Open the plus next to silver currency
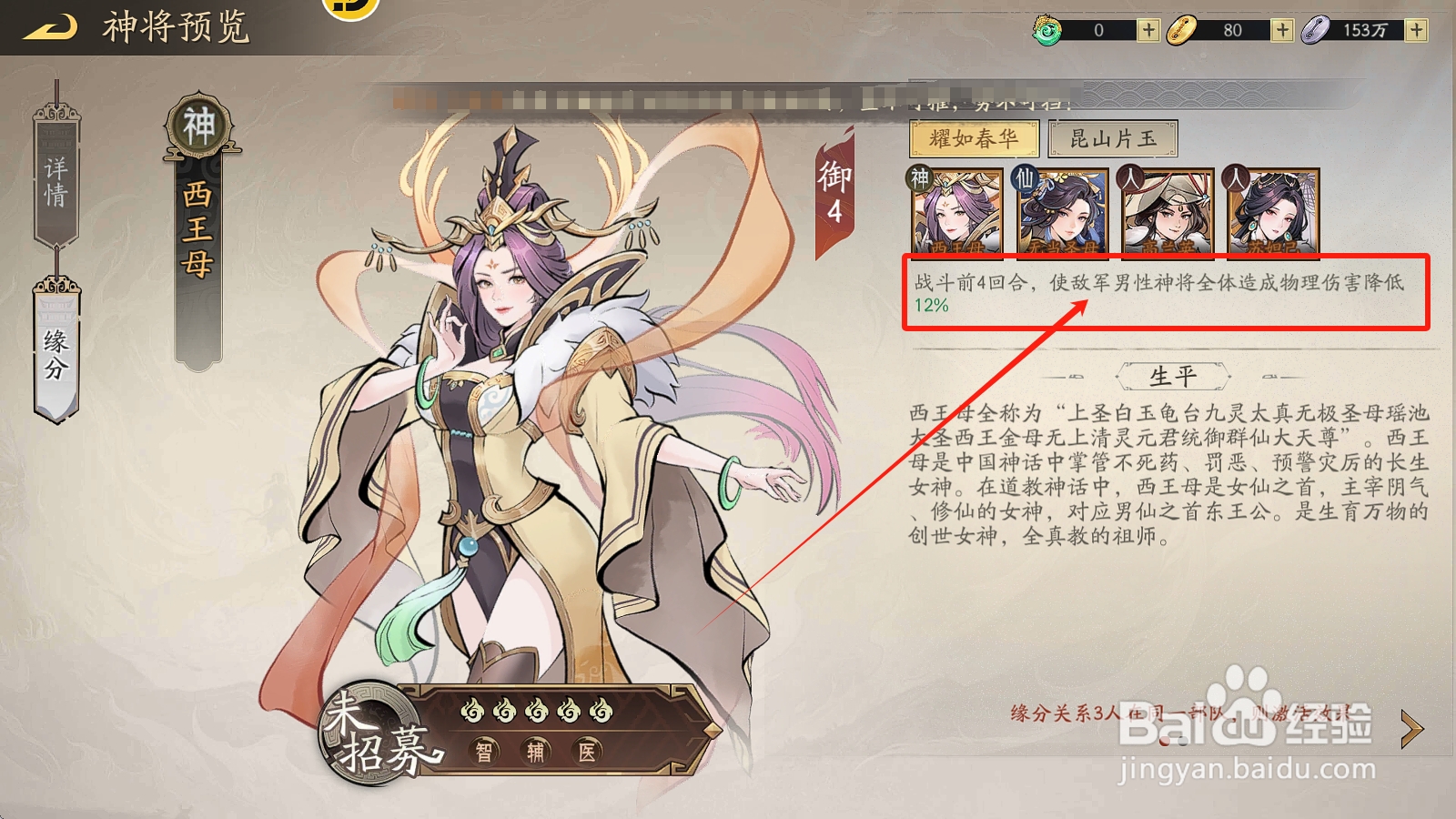This screenshot has height=819, width=1456. [1416, 29]
